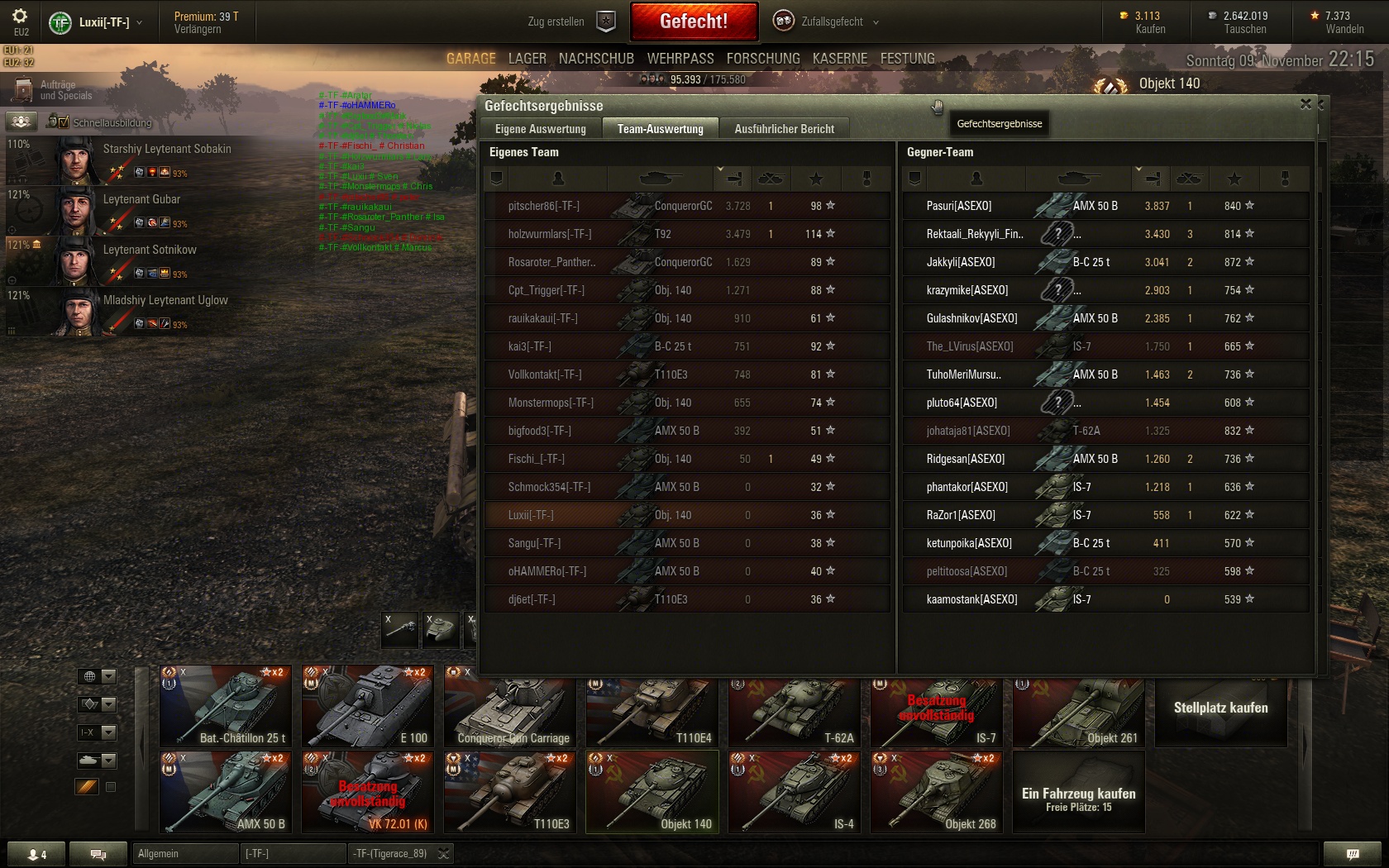Open the Zufallsgefecht battle mode dropdown
Screen dimensions: 1389x868
tap(827, 21)
